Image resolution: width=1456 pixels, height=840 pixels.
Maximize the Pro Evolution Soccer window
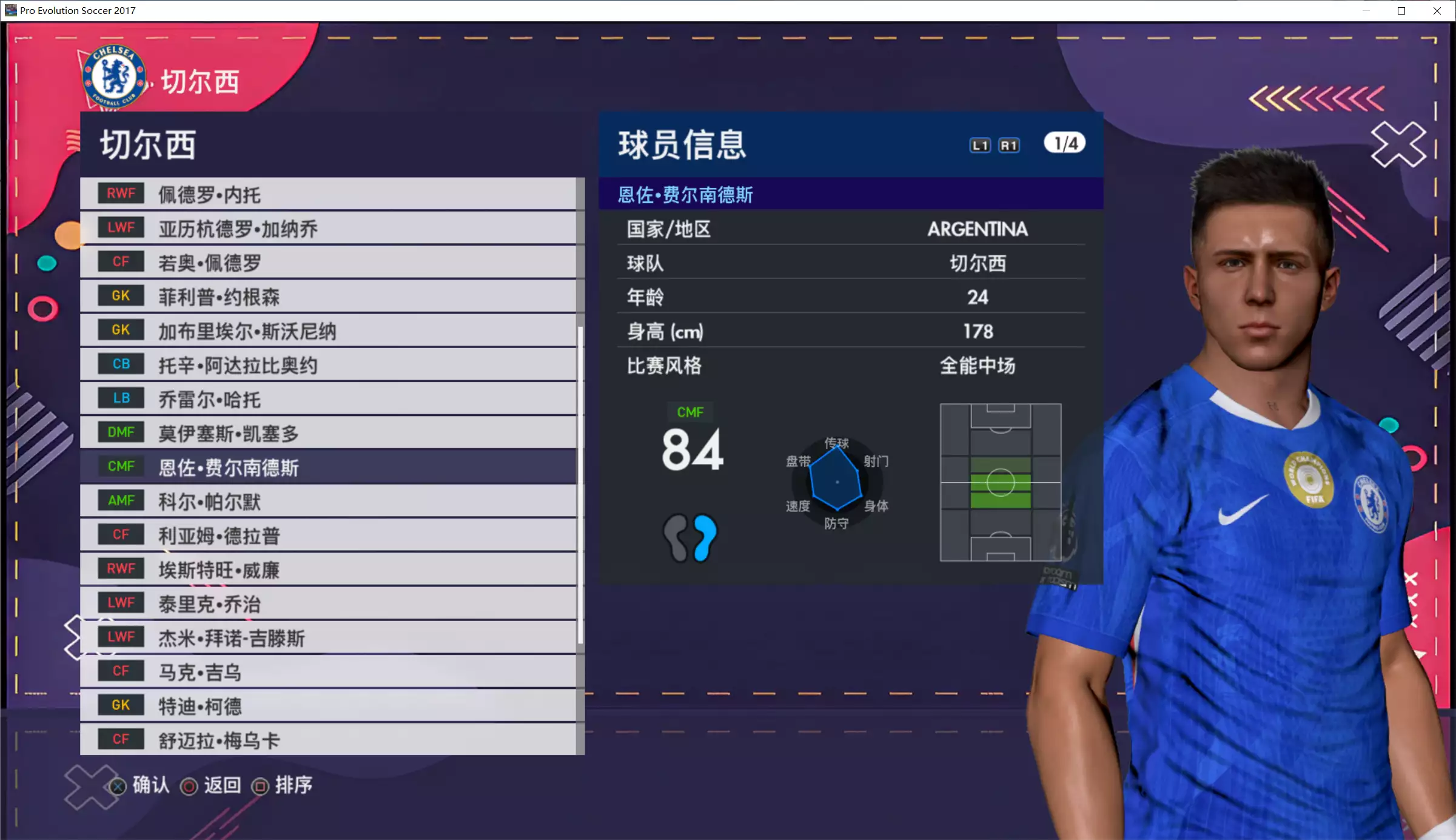[1401, 11]
